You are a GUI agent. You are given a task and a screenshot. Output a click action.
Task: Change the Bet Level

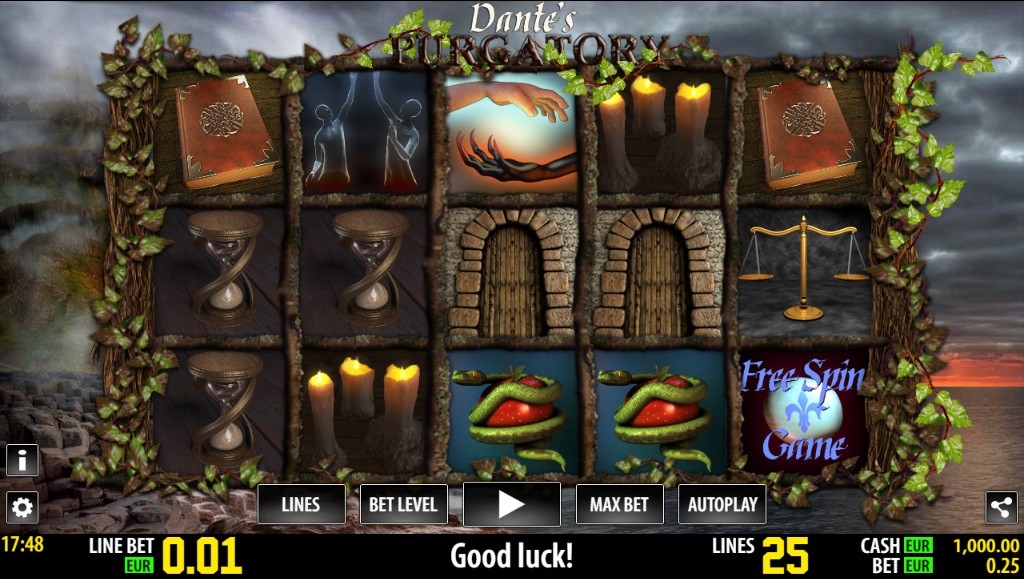point(403,504)
